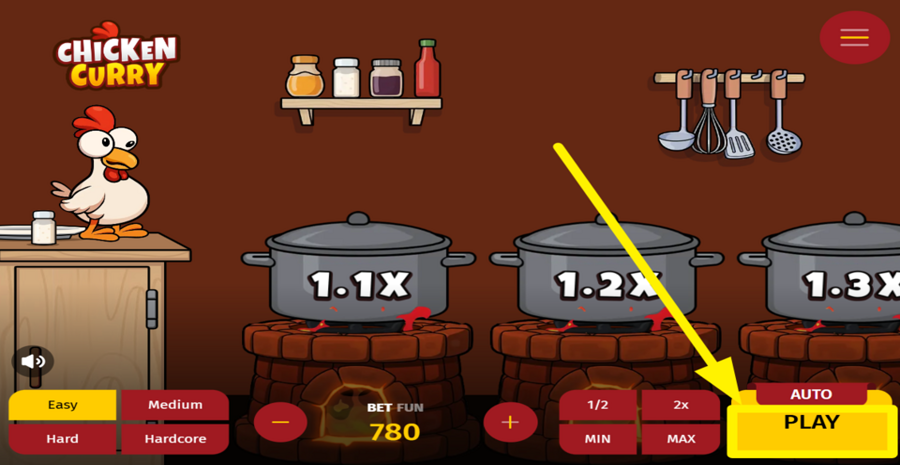This screenshot has width=900, height=465.
Task: Switch to Hard difficulty
Action: 62,438
